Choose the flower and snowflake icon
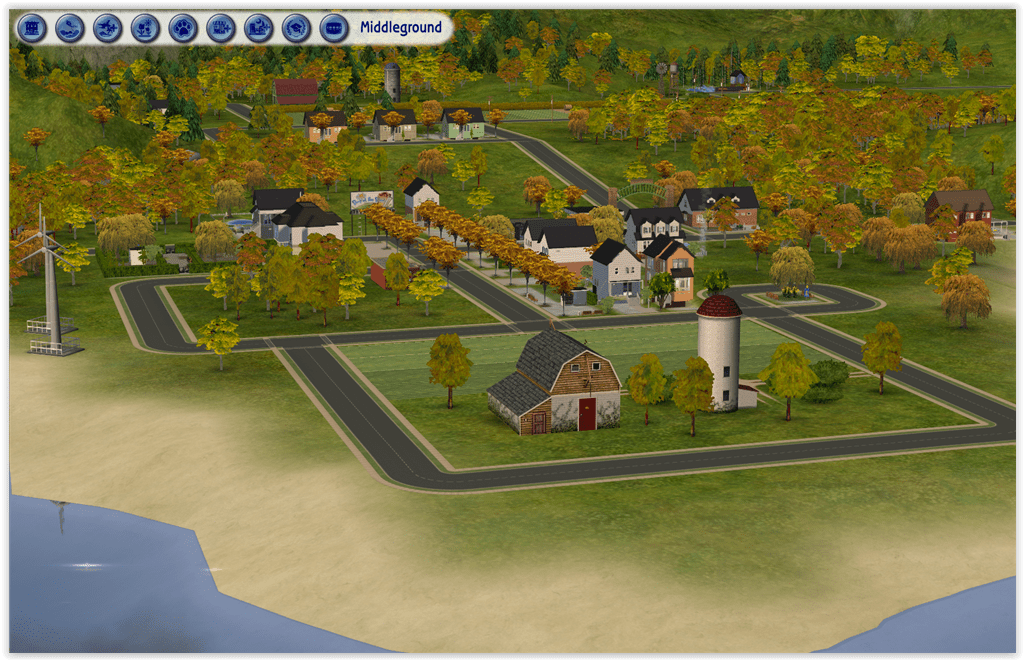This screenshot has height=661, width=1024. pyautogui.click(x=145, y=28)
